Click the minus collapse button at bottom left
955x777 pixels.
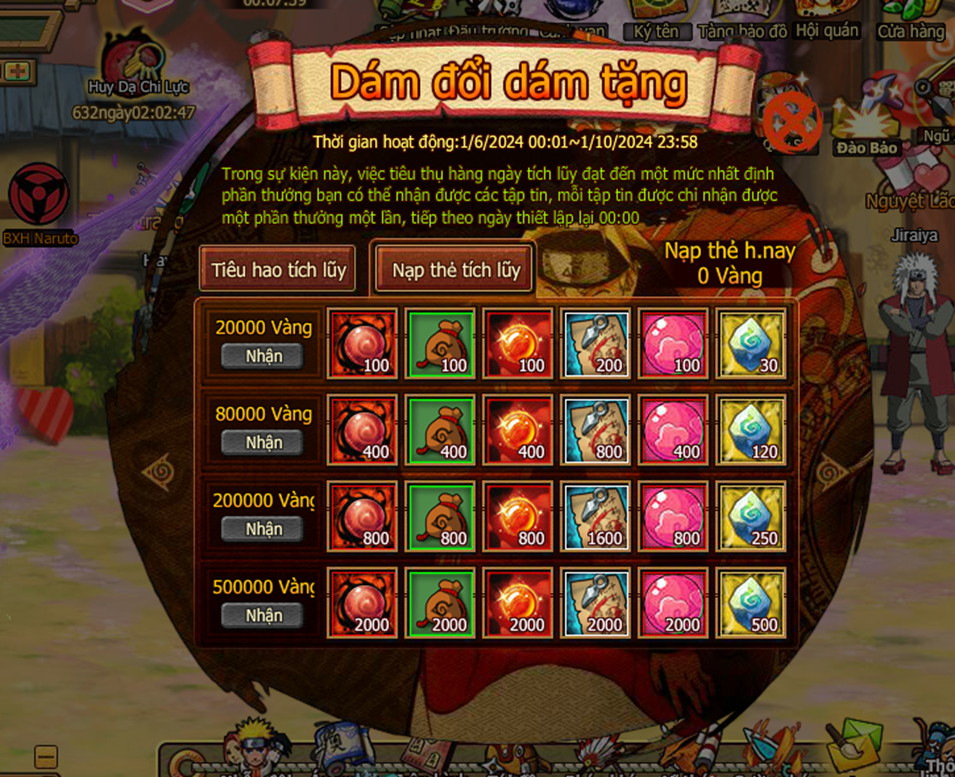46,756
